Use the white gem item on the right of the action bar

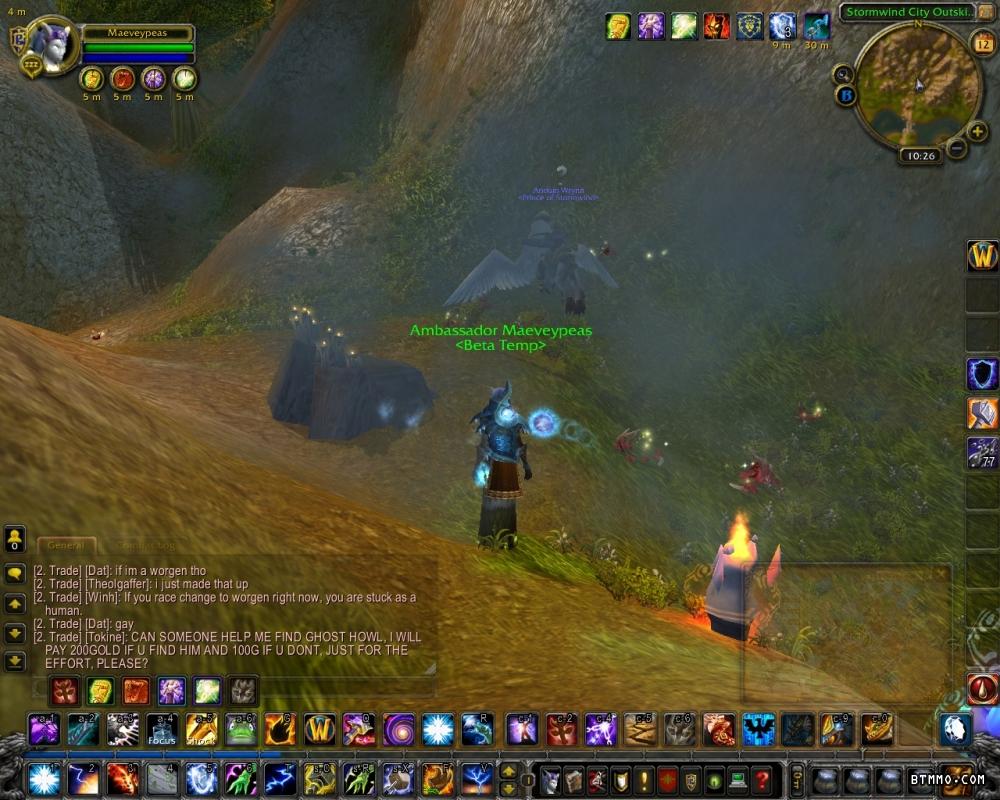click(x=954, y=729)
